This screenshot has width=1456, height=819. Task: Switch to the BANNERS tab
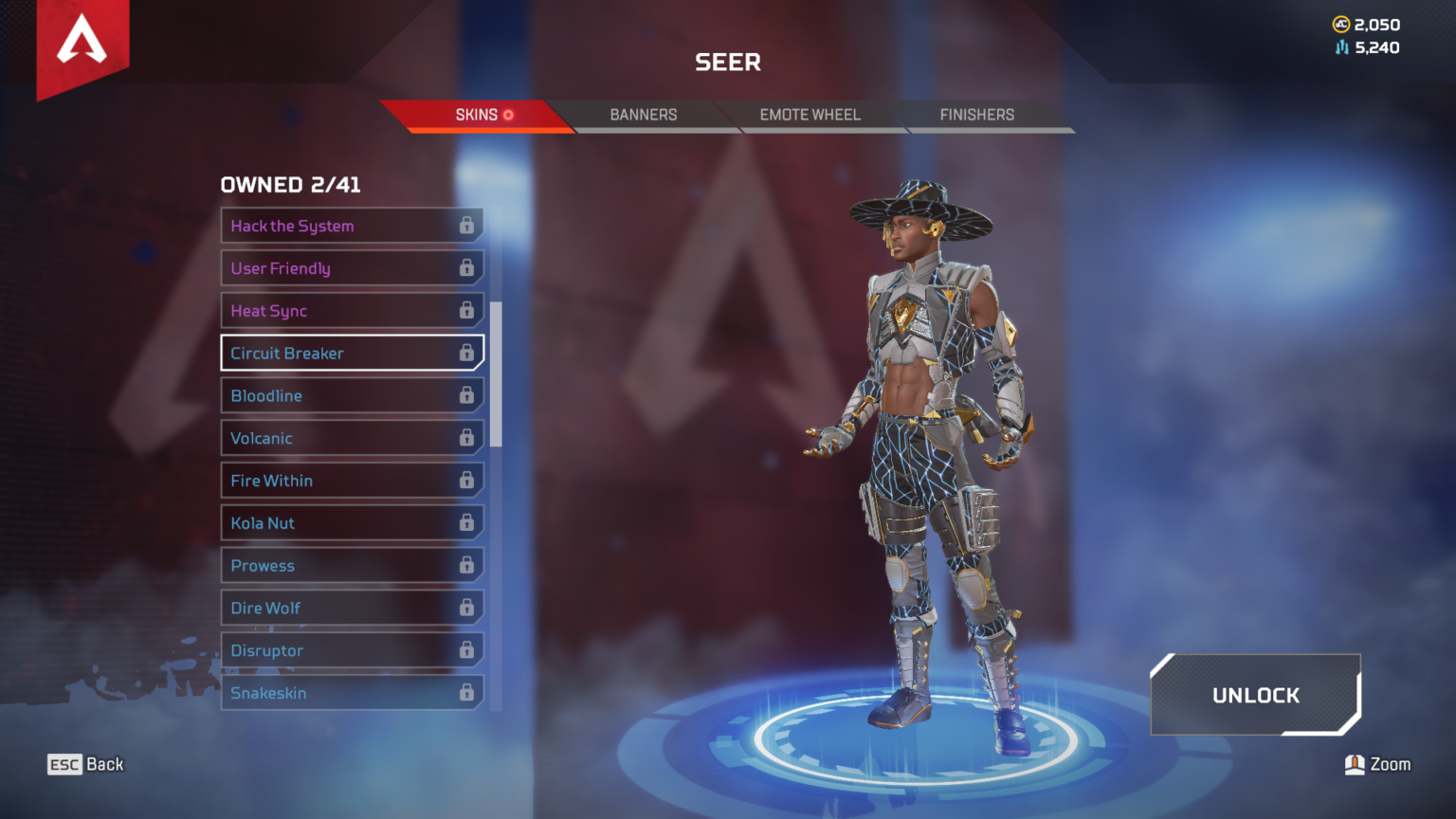tap(643, 115)
